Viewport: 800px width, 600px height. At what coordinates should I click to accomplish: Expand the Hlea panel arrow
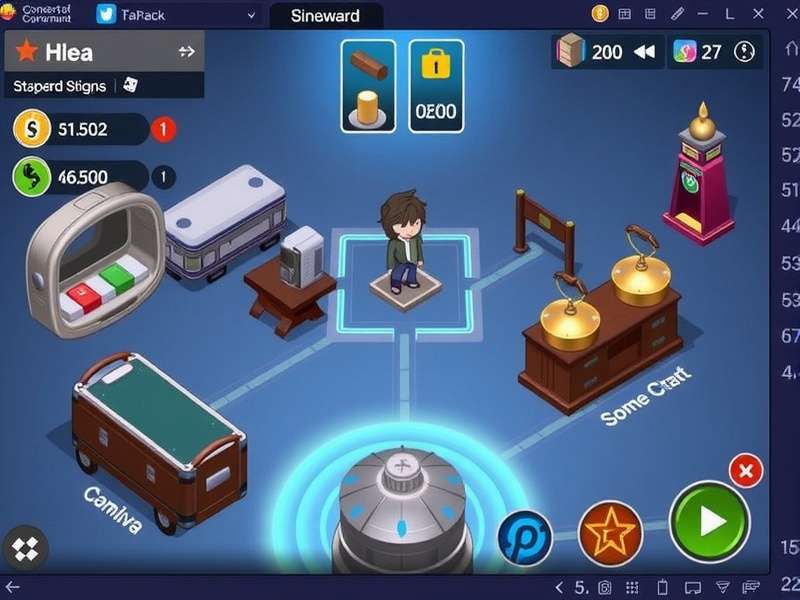[x=185, y=52]
